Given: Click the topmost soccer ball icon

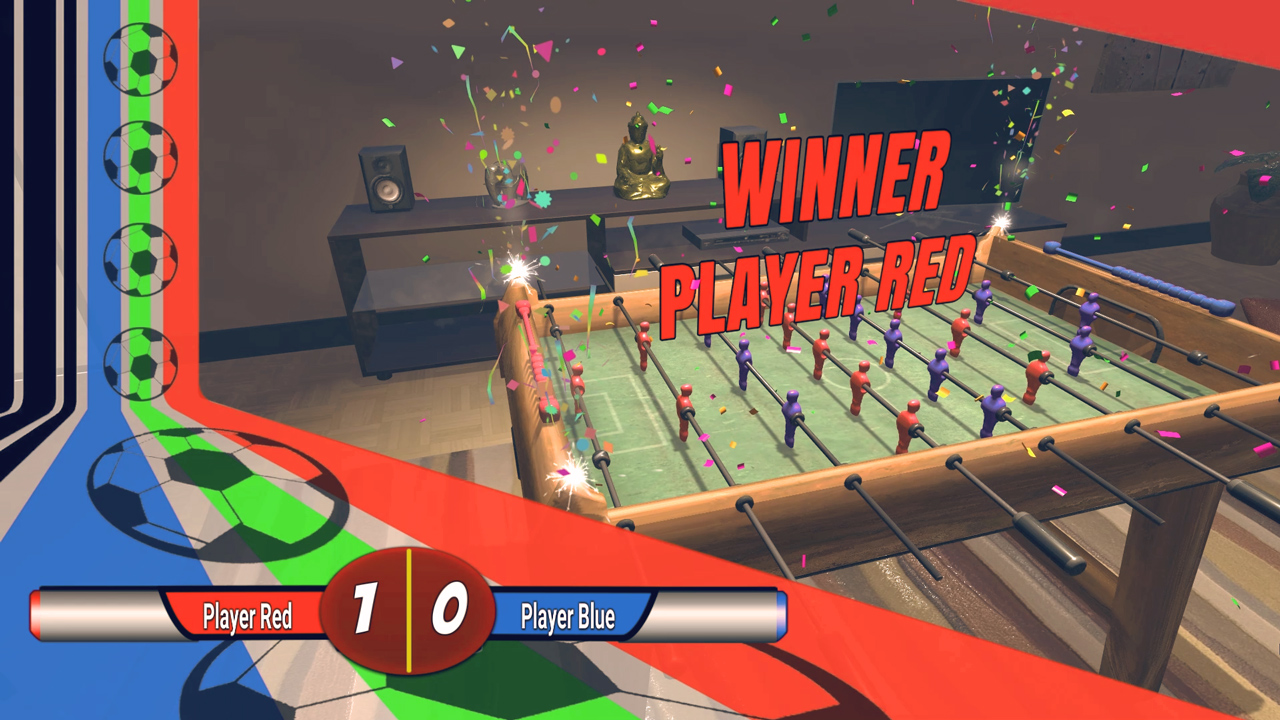Looking at the screenshot, I should point(142,58).
